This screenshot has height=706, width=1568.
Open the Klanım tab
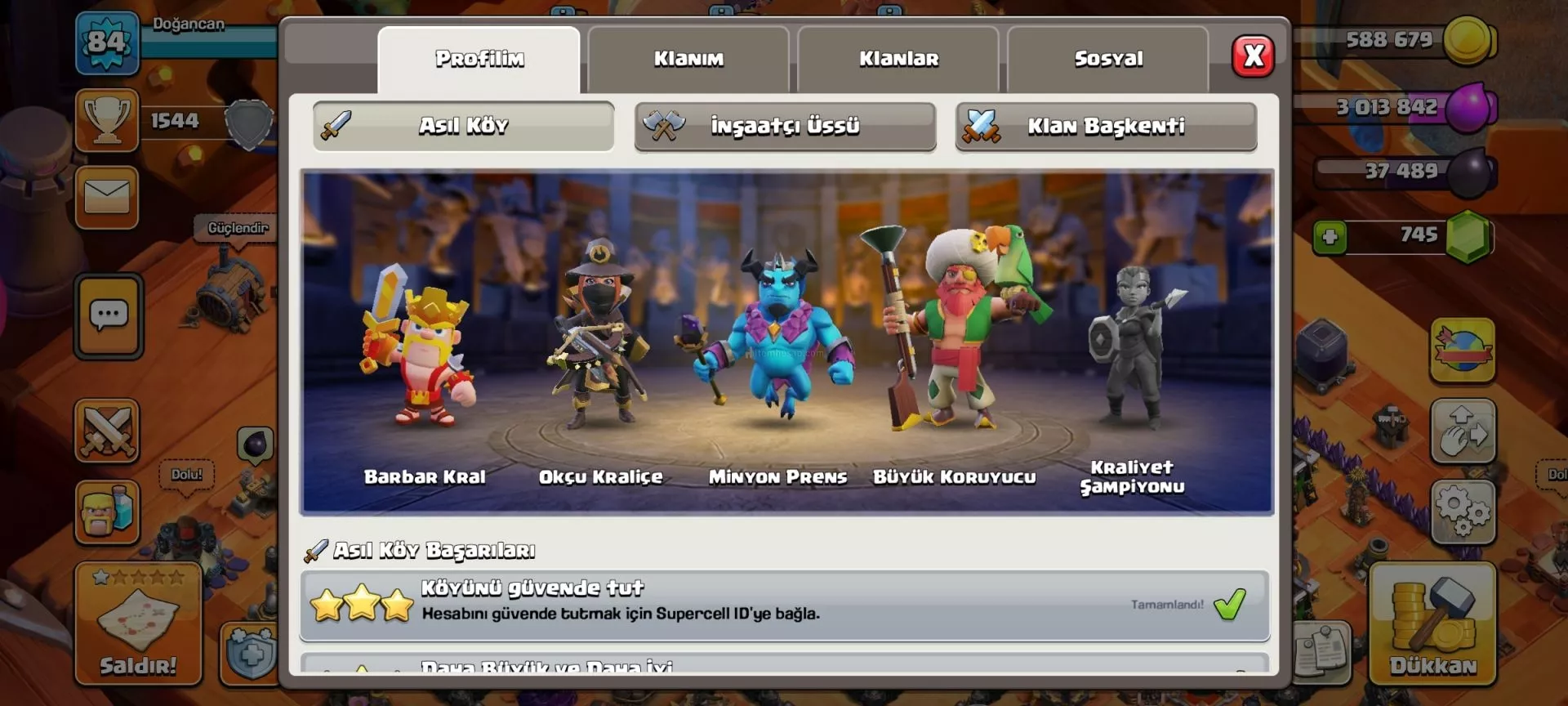coord(688,59)
